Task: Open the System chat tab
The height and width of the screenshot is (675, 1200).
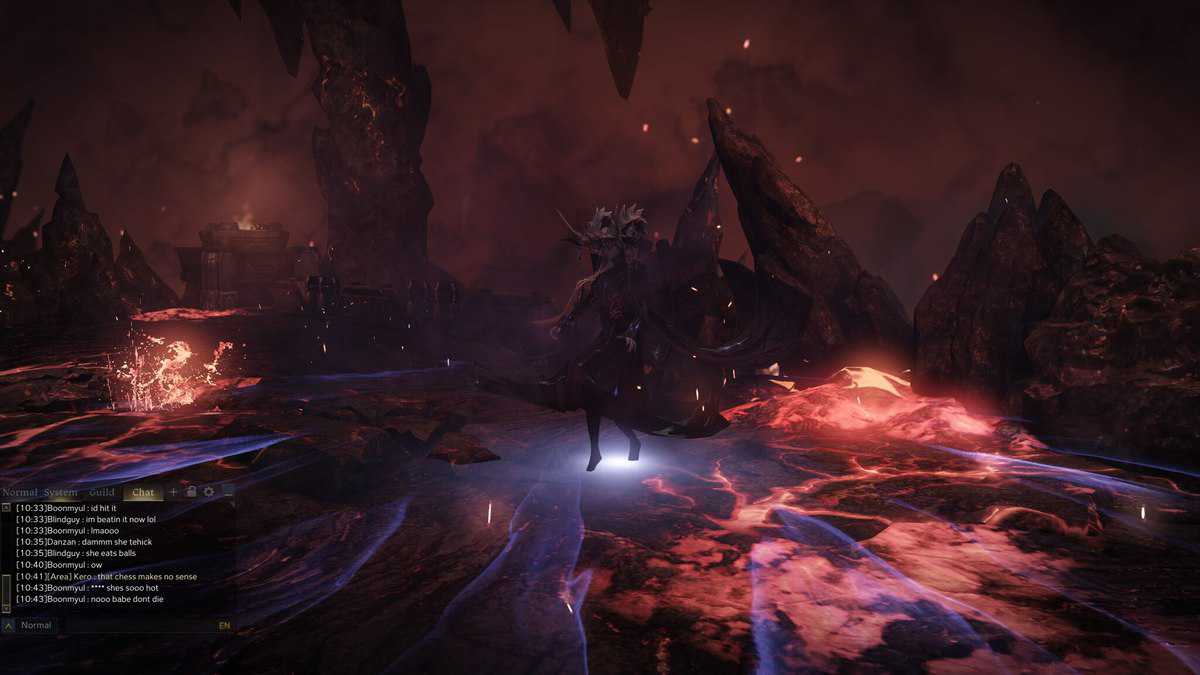Action: coord(60,492)
